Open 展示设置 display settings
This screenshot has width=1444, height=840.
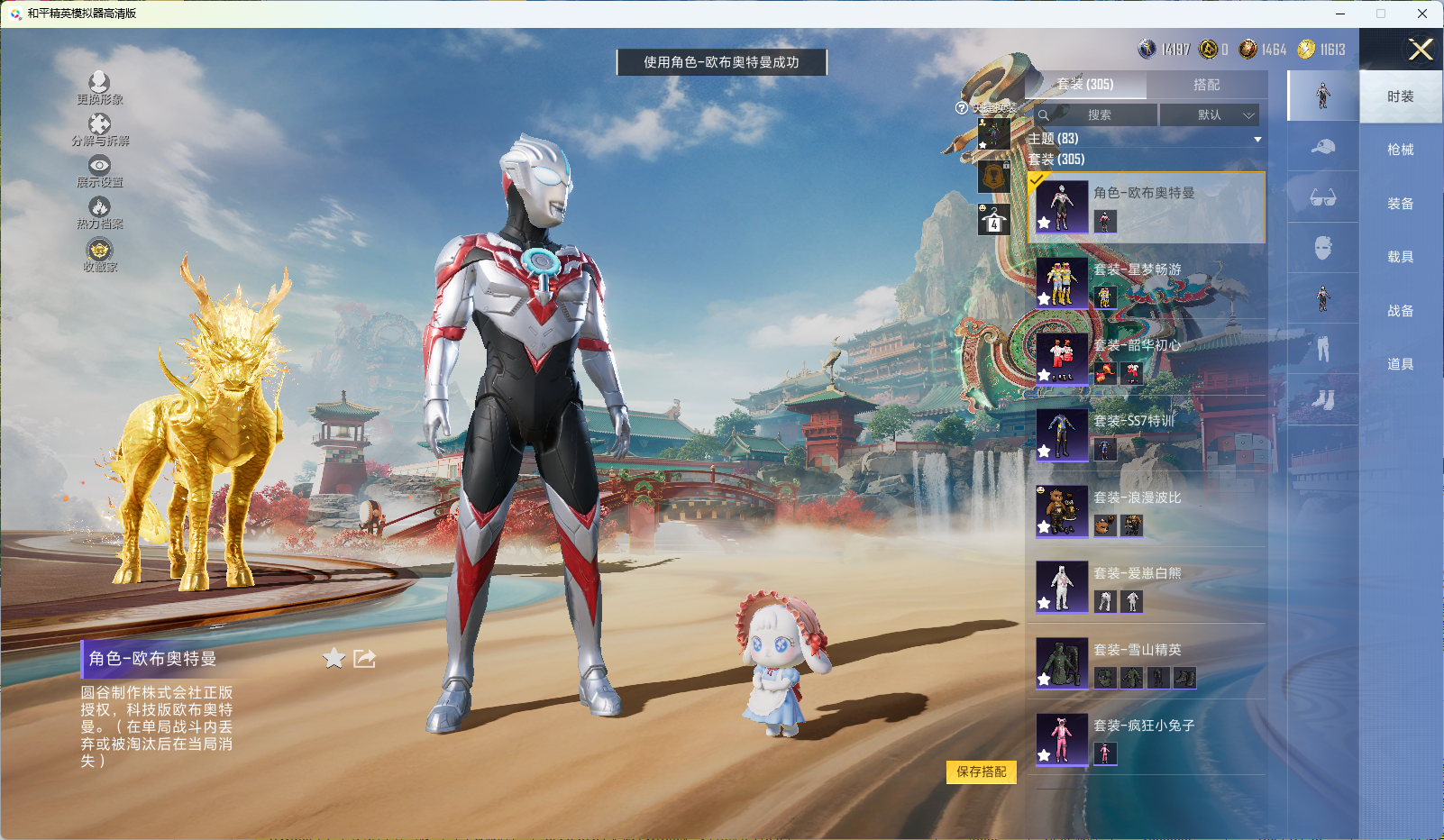pos(99,171)
